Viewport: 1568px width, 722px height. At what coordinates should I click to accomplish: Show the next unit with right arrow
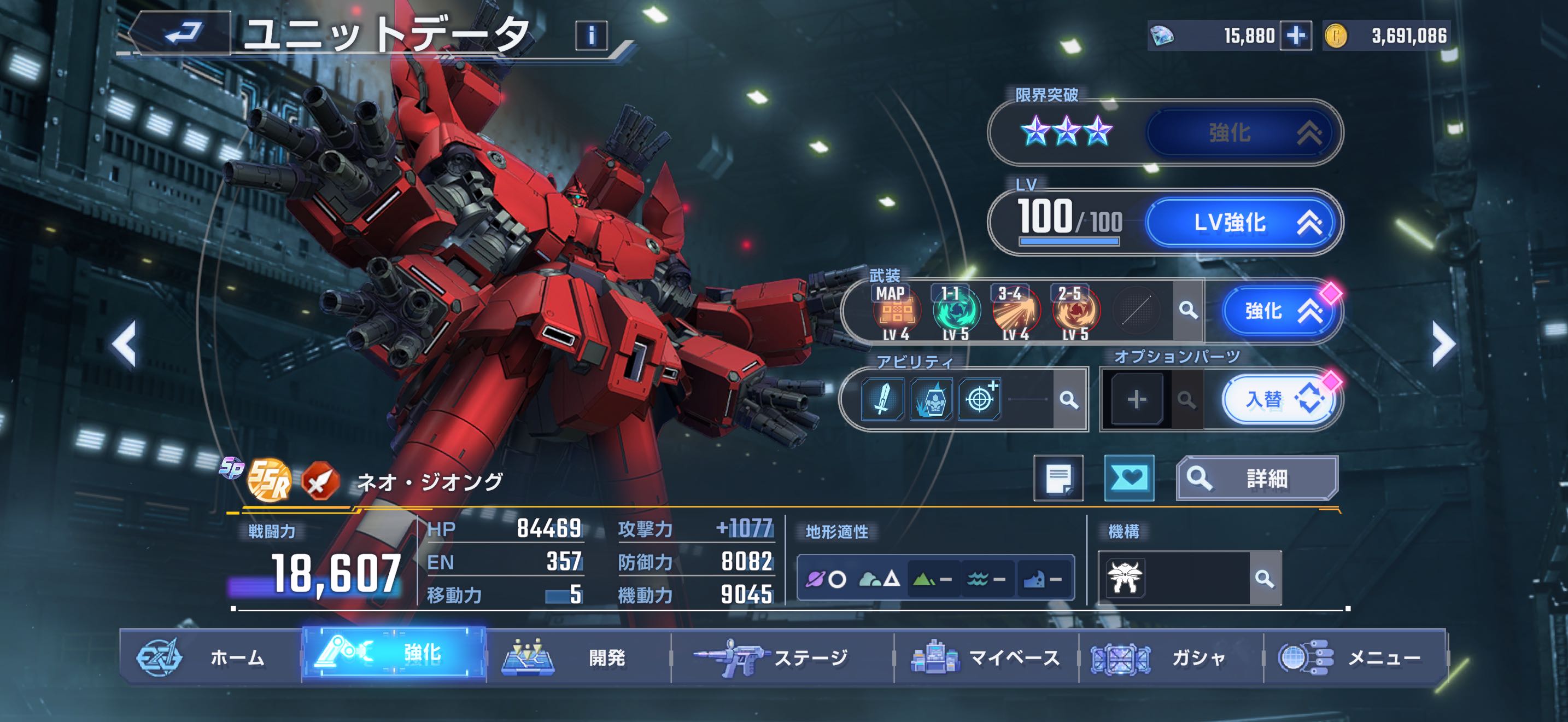[1443, 345]
